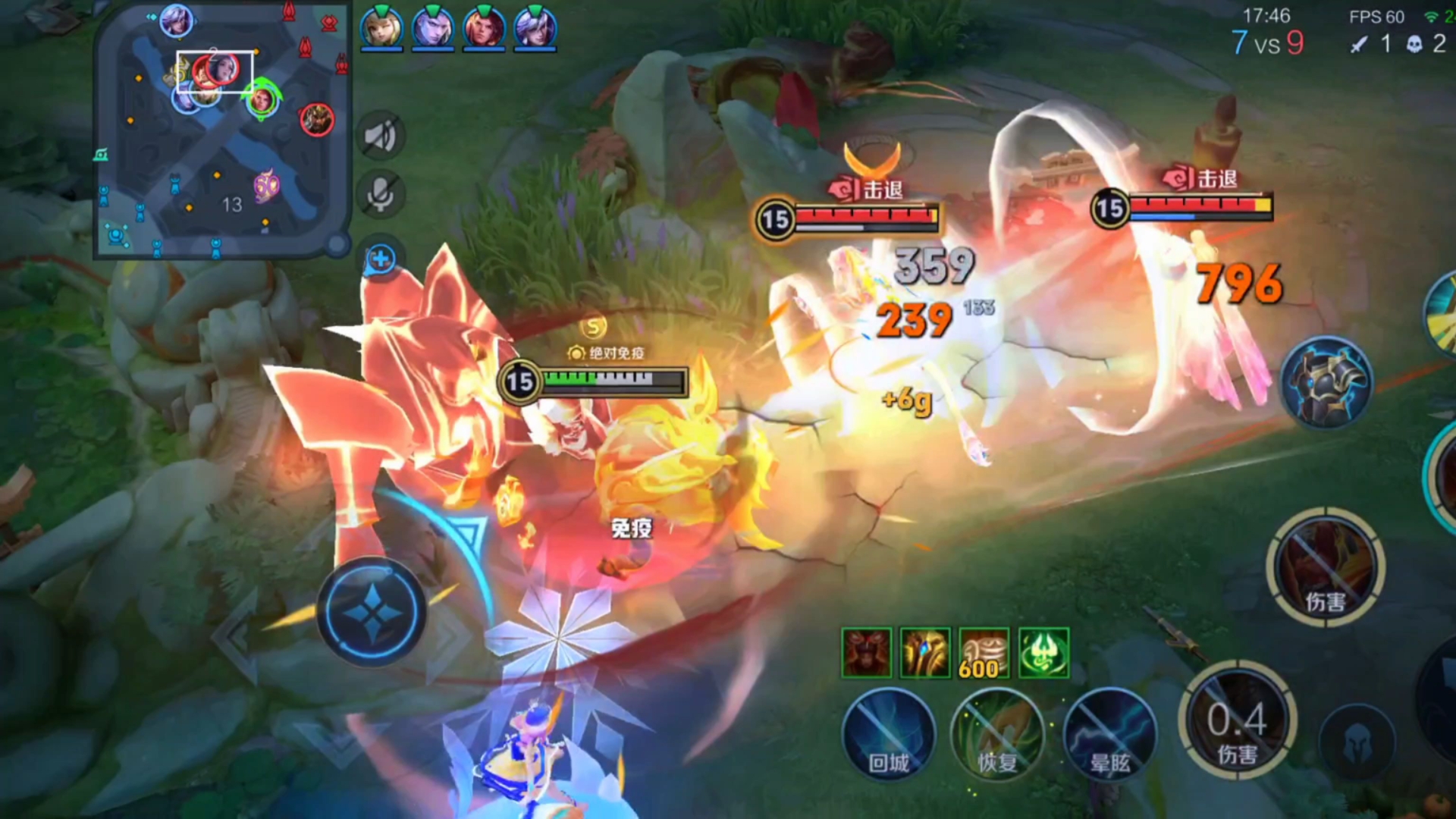The image size is (1456, 819).
Task: Activate the 回城 recall button
Action: click(x=889, y=733)
